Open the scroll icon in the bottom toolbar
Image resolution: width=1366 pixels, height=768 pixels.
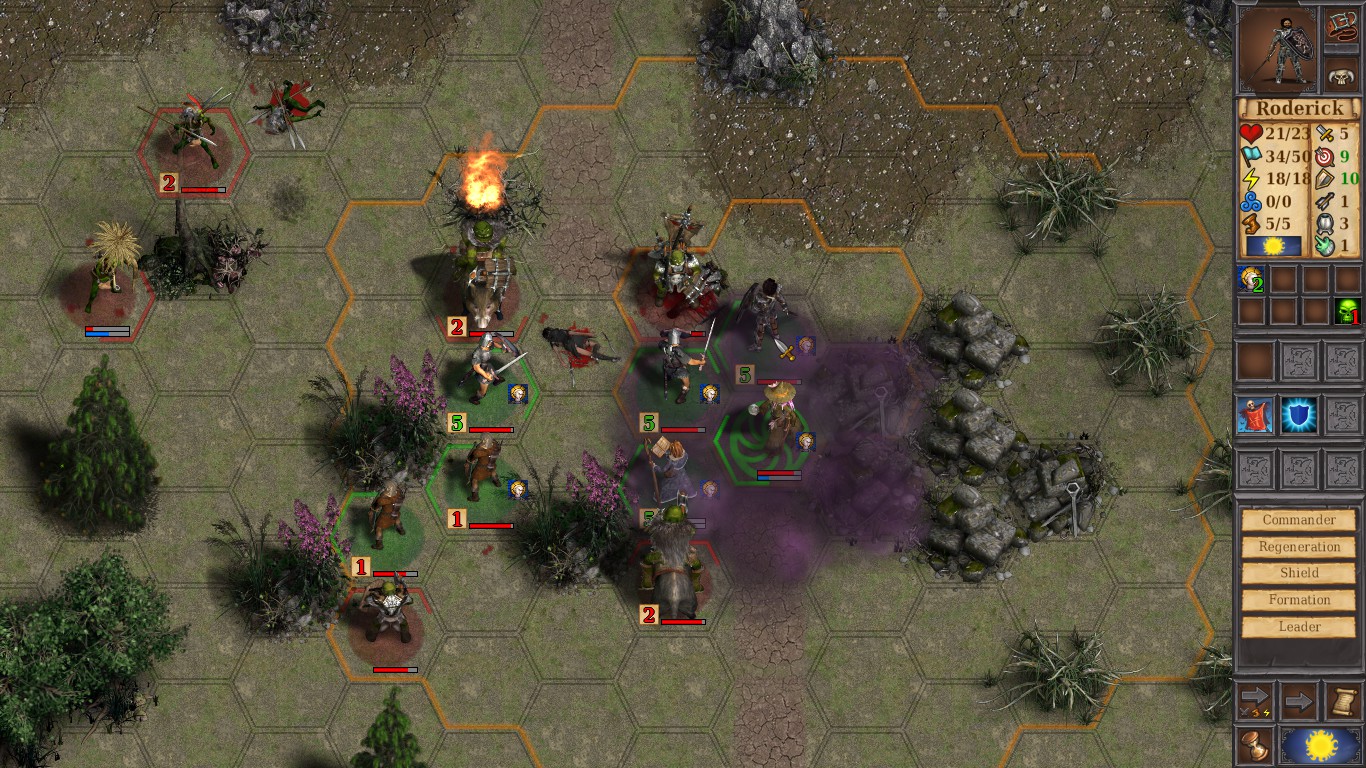coord(1345,701)
